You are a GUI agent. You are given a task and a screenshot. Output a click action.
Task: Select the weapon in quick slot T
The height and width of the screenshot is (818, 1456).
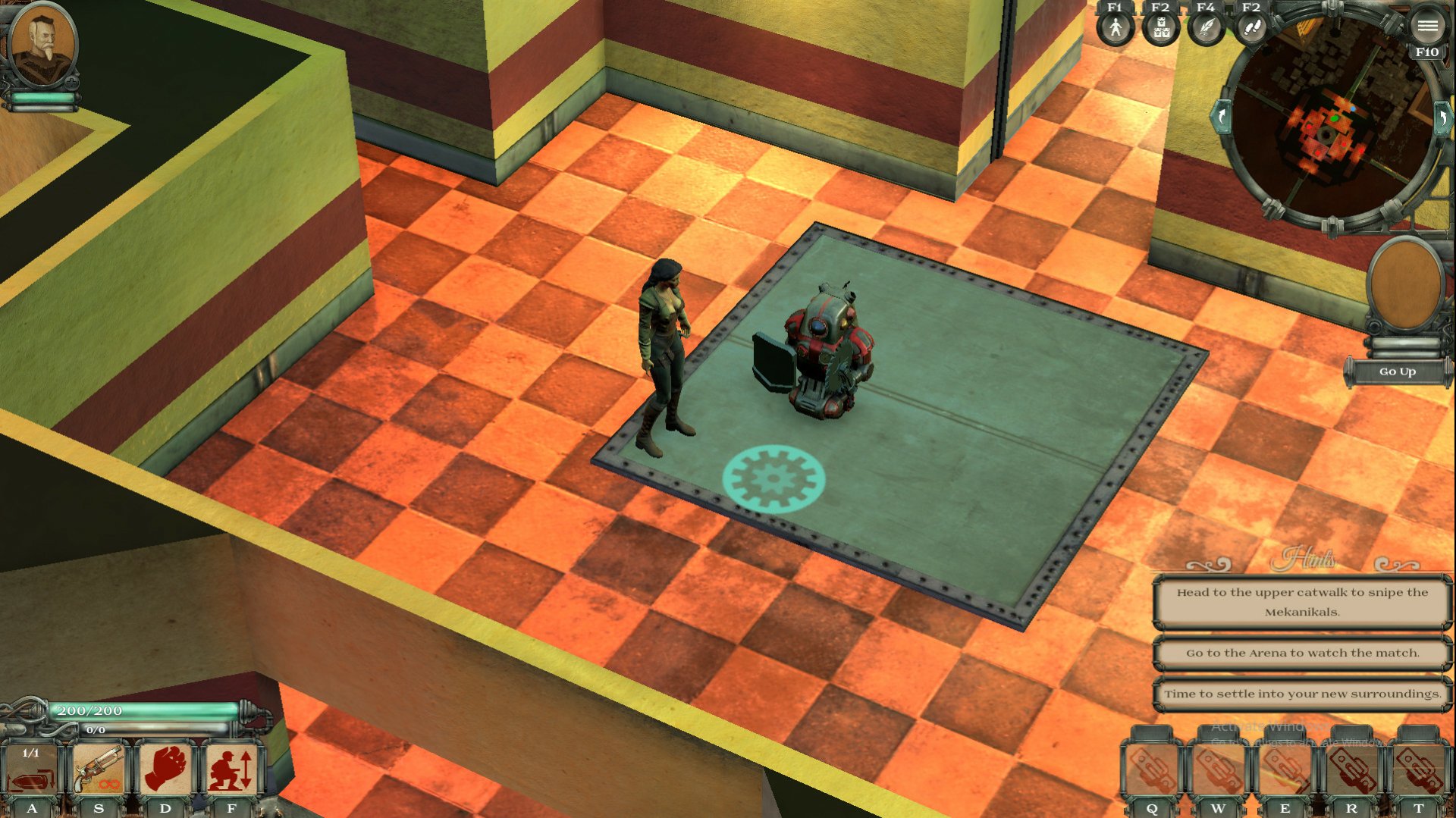pyautogui.click(x=1420, y=768)
